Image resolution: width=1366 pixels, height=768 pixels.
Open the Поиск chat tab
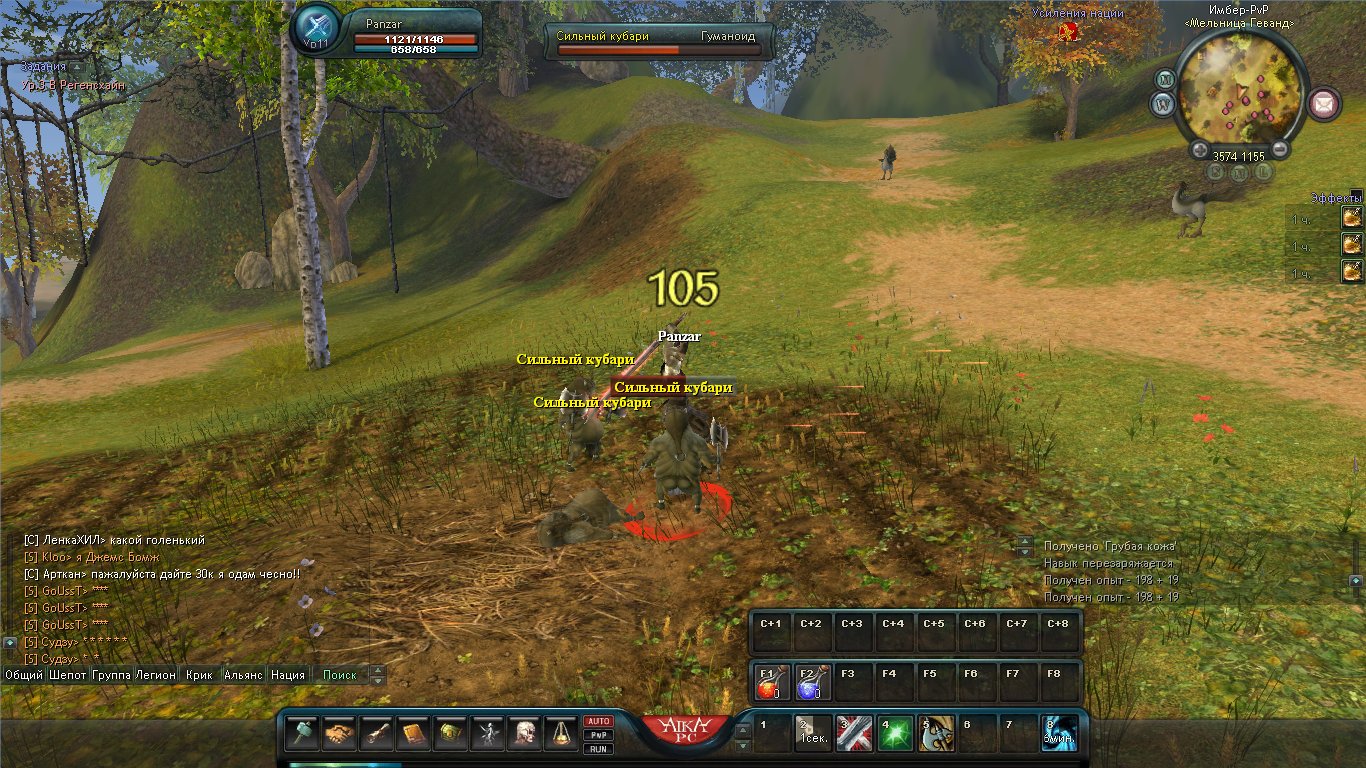pyautogui.click(x=340, y=675)
